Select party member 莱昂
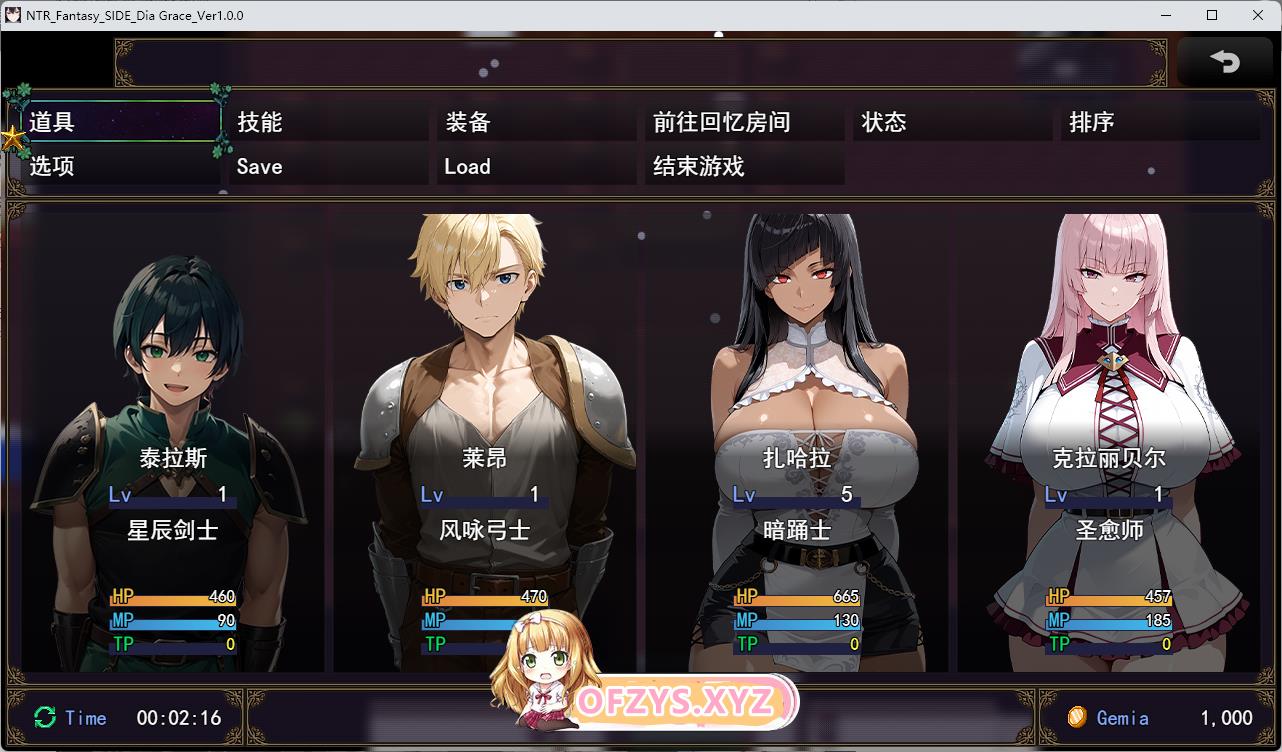The height and width of the screenshot is (752, 1282). (484, 440)
